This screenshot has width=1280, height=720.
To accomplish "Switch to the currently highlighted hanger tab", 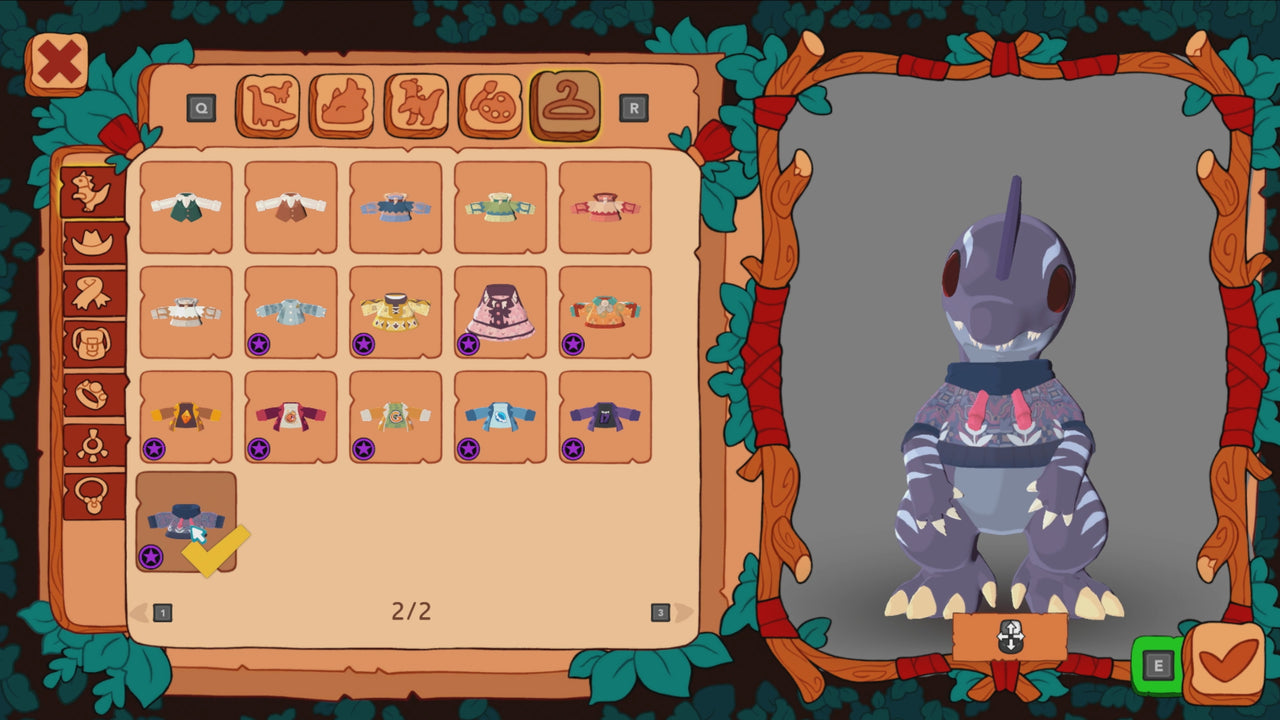I will (566, 101).
